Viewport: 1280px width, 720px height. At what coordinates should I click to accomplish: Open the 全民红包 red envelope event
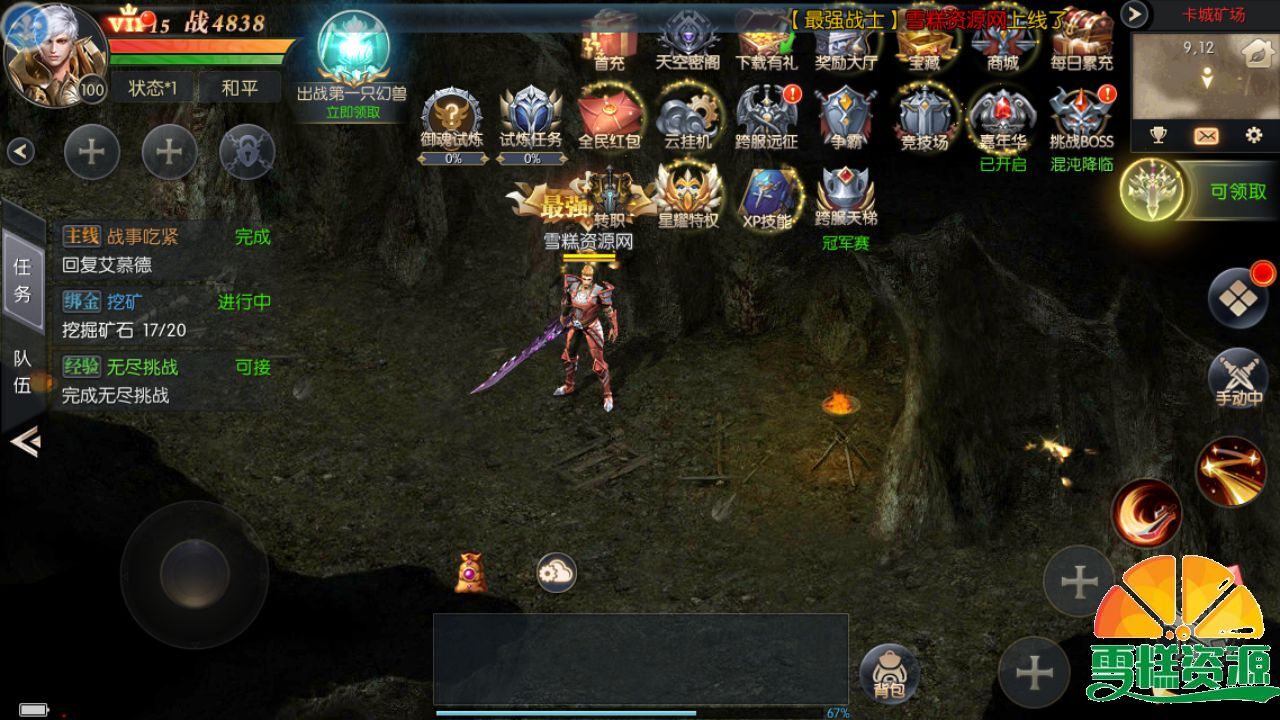[609, 116]
